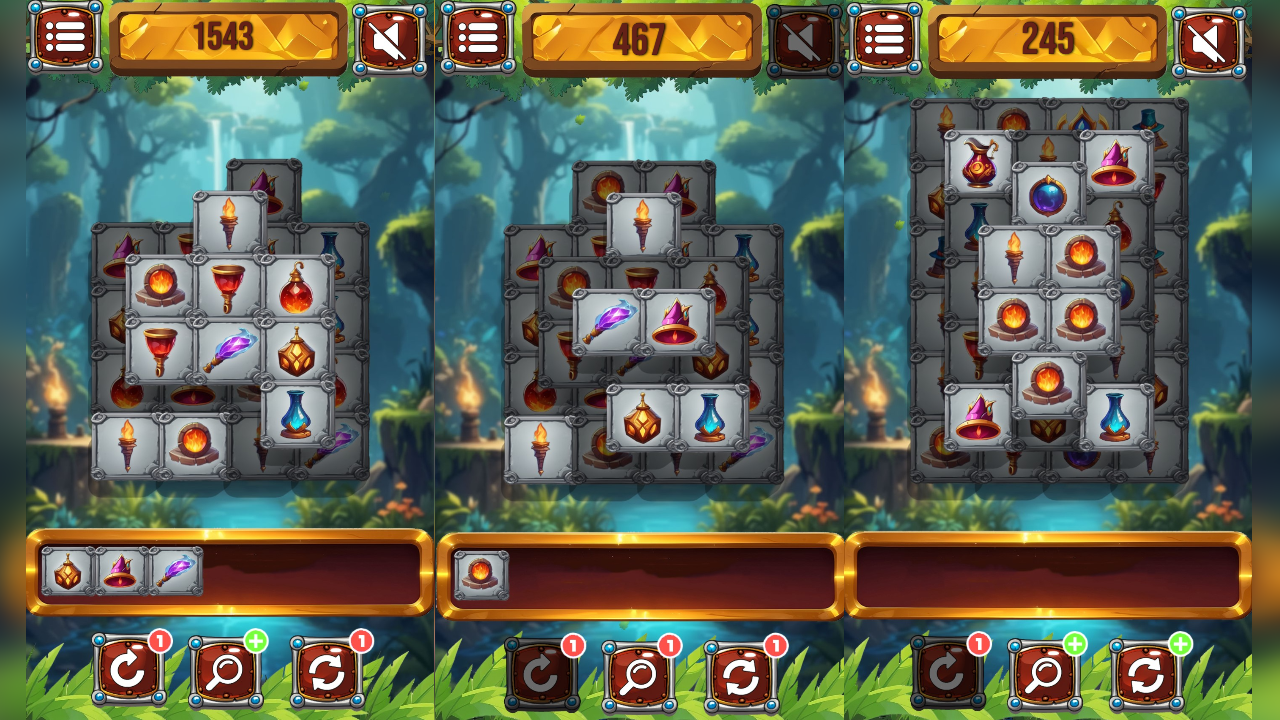Activate the shuffle power-up button
Screen dimensions: 1280x720
pos(327,672)
